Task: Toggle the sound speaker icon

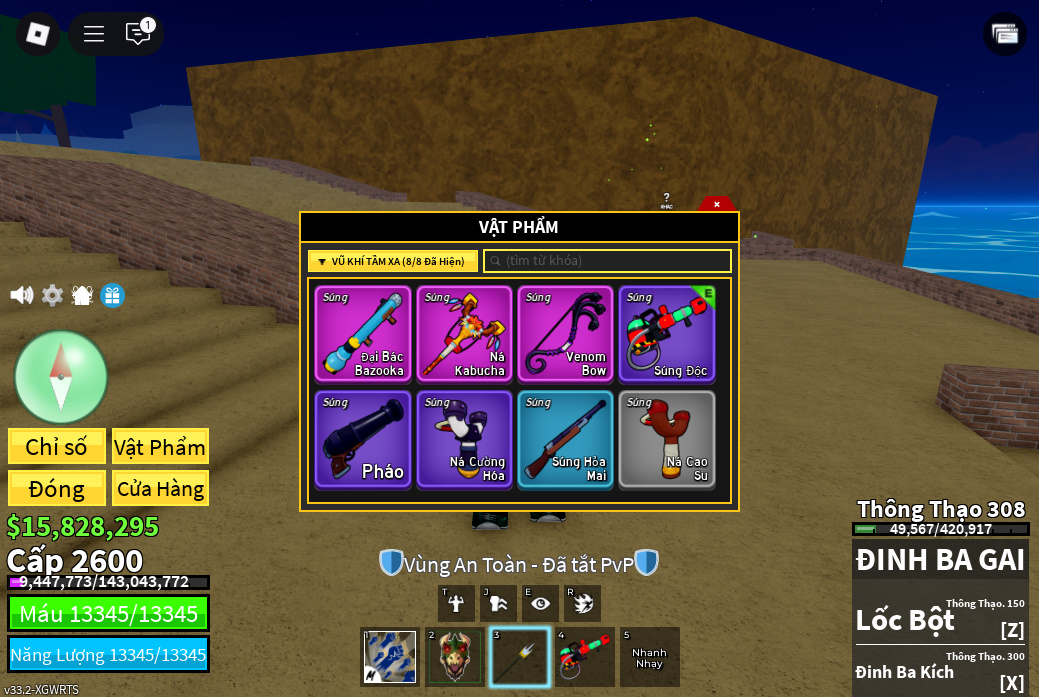Action: [21, 295]
